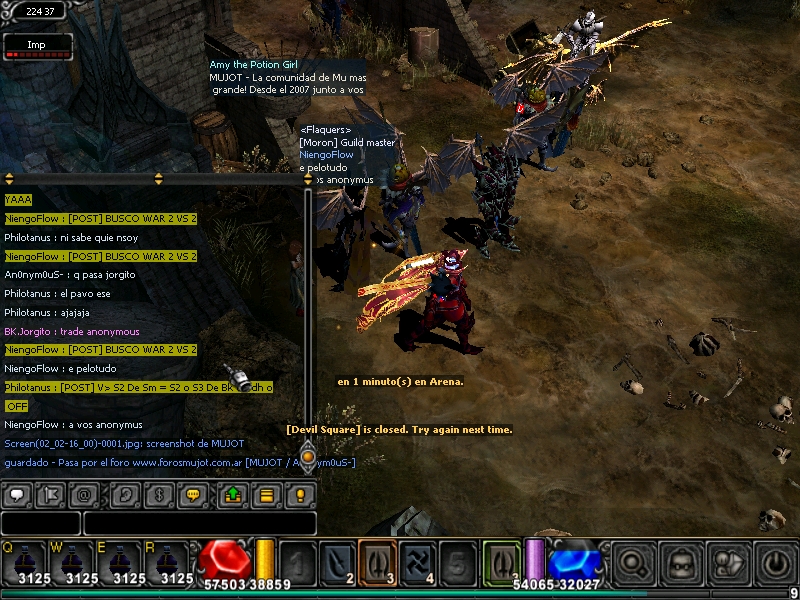This screenshot has height=600, width=800.
Task: Click the wide chat message input field
Action: (x=199, y=523)
